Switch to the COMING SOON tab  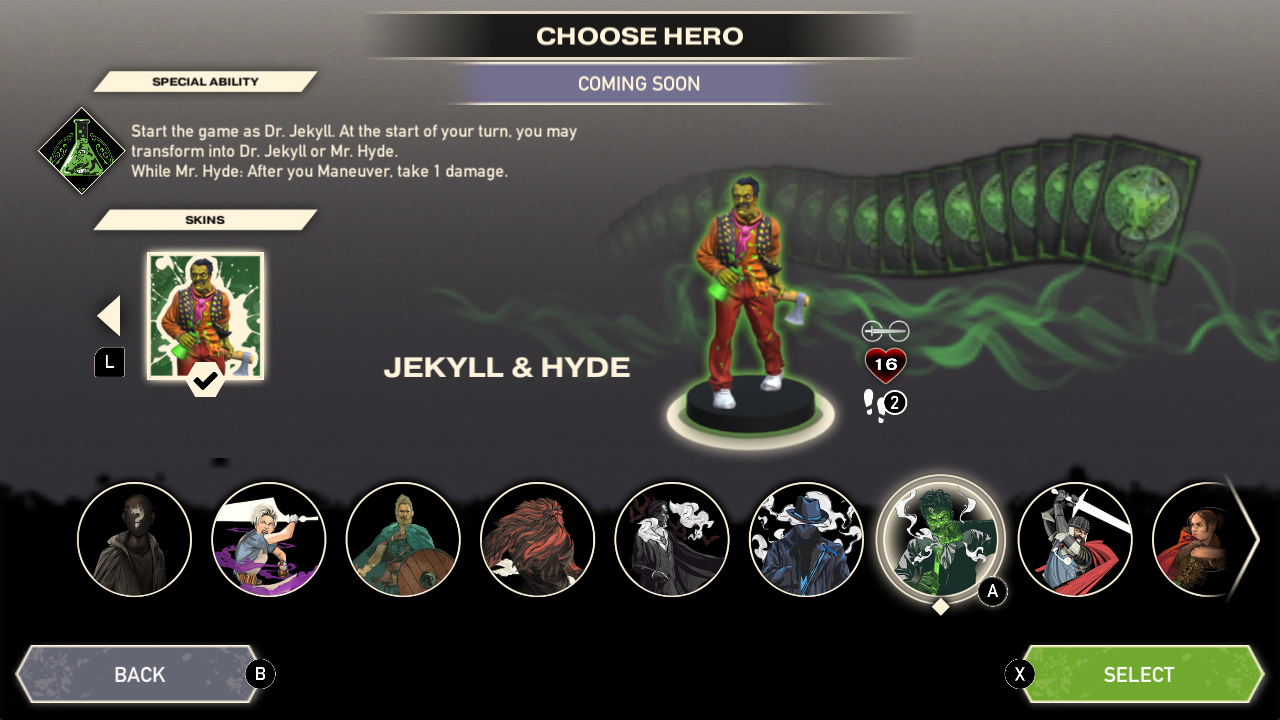[639, 84]
